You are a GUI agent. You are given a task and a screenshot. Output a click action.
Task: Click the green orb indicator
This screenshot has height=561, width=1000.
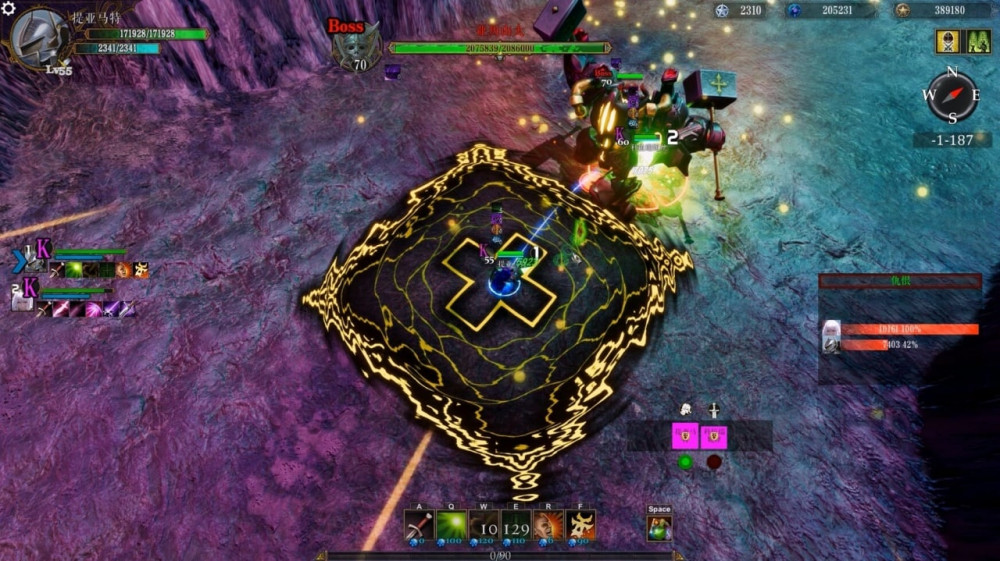[685, 462]
